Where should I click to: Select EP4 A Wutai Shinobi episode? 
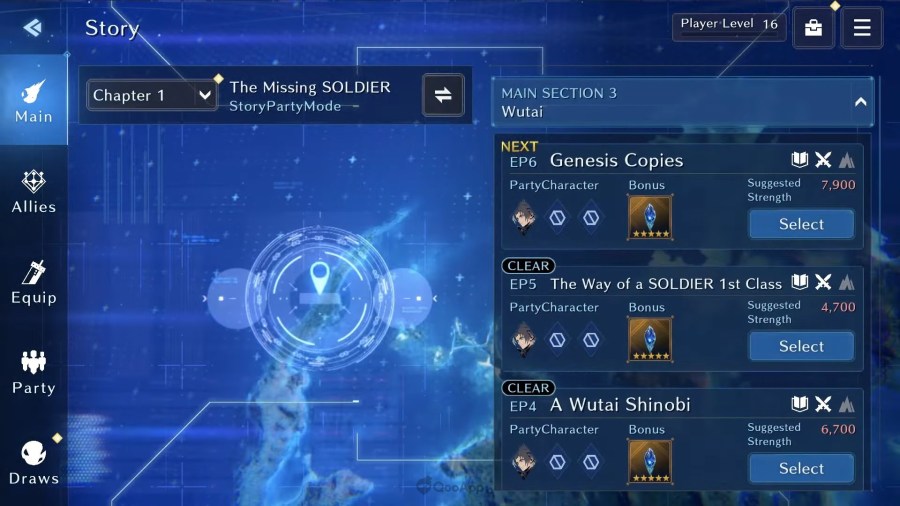click(x=801, y=468)
